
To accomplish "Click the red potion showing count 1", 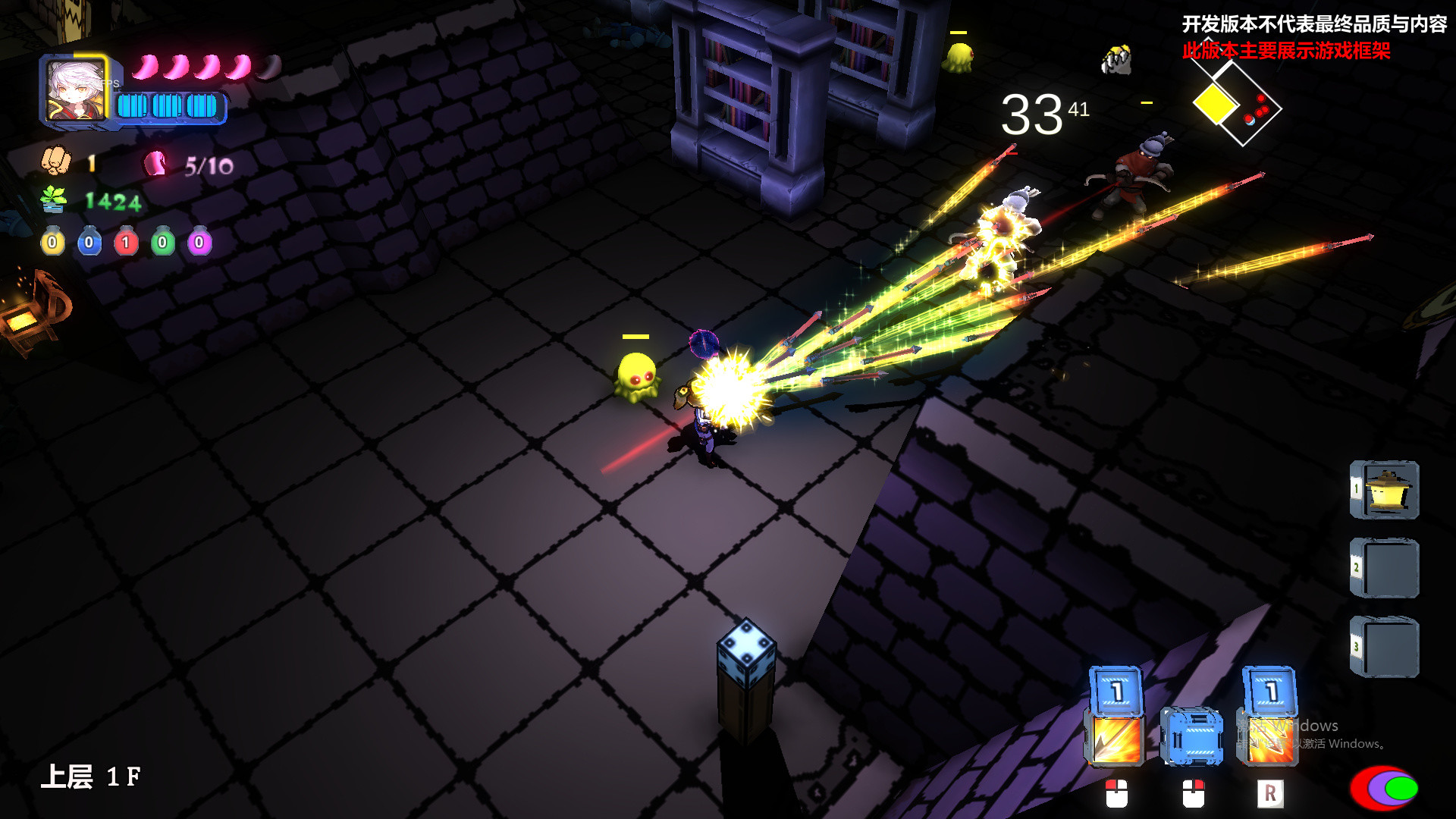I will (126, 241).
